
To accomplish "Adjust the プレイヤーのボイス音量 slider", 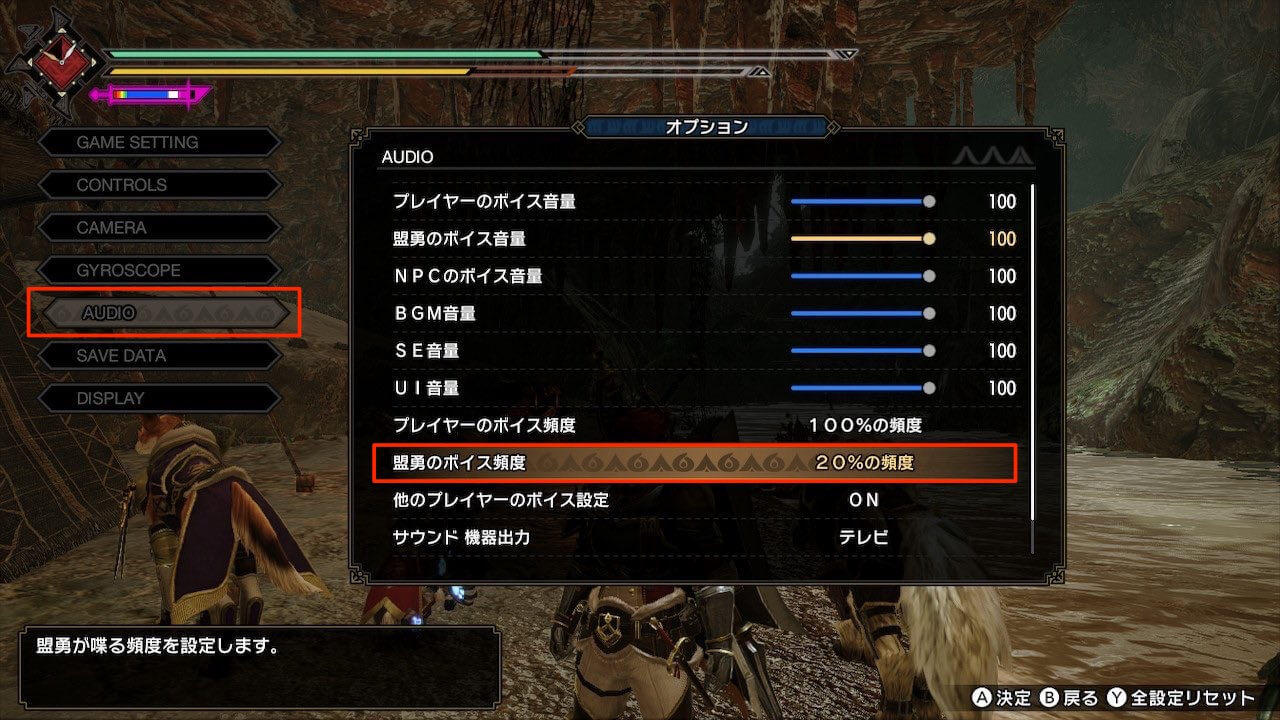I will [862, 201].
